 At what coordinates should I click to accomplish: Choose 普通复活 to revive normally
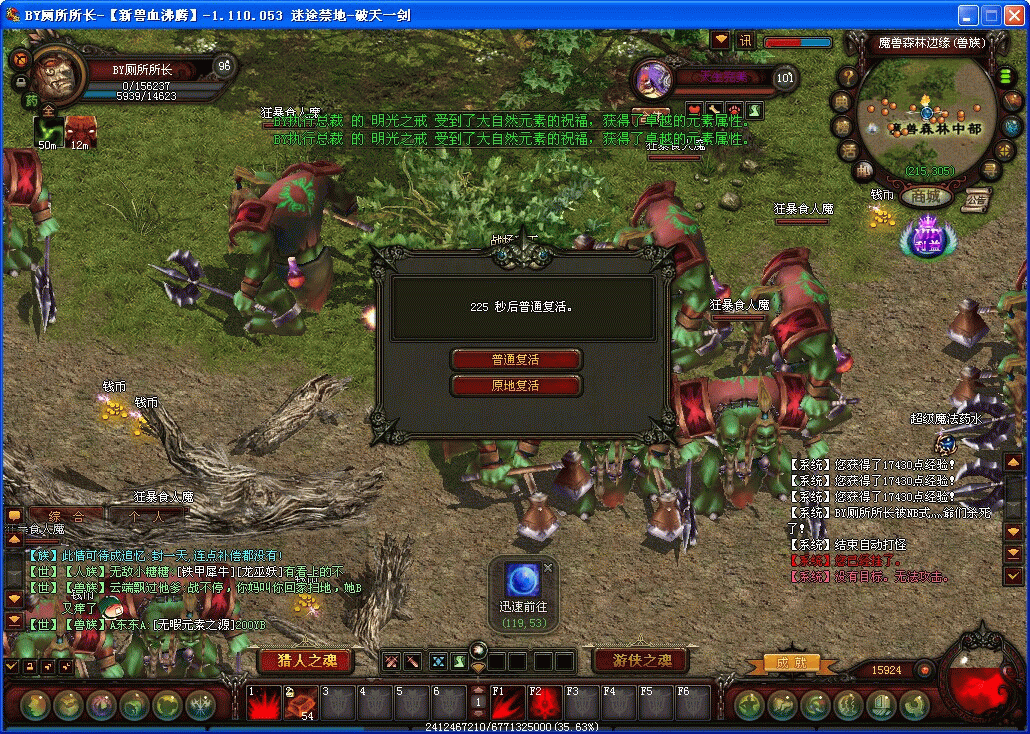[x=516, y=360]
